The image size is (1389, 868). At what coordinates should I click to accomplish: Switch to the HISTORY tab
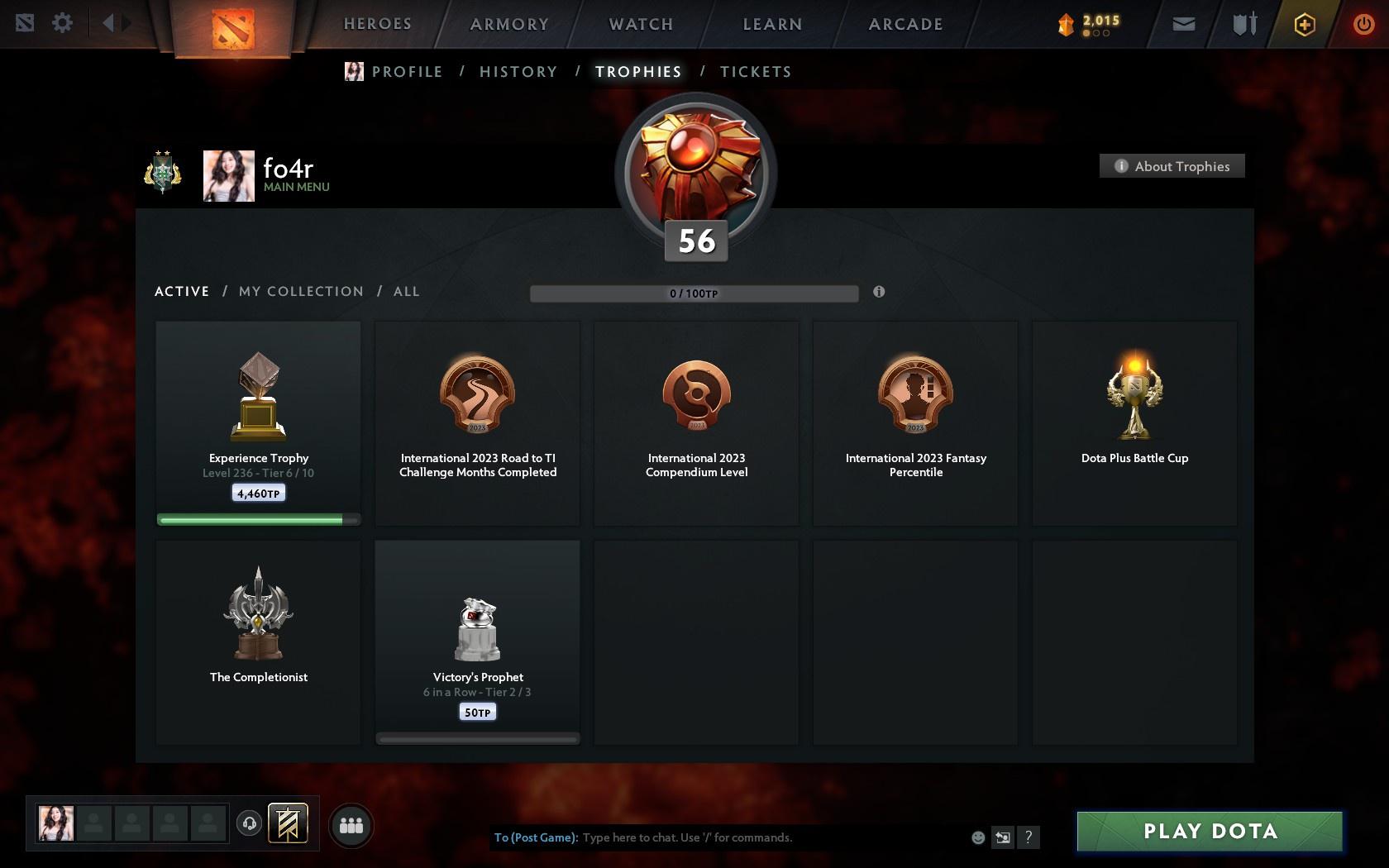(518, 72)
